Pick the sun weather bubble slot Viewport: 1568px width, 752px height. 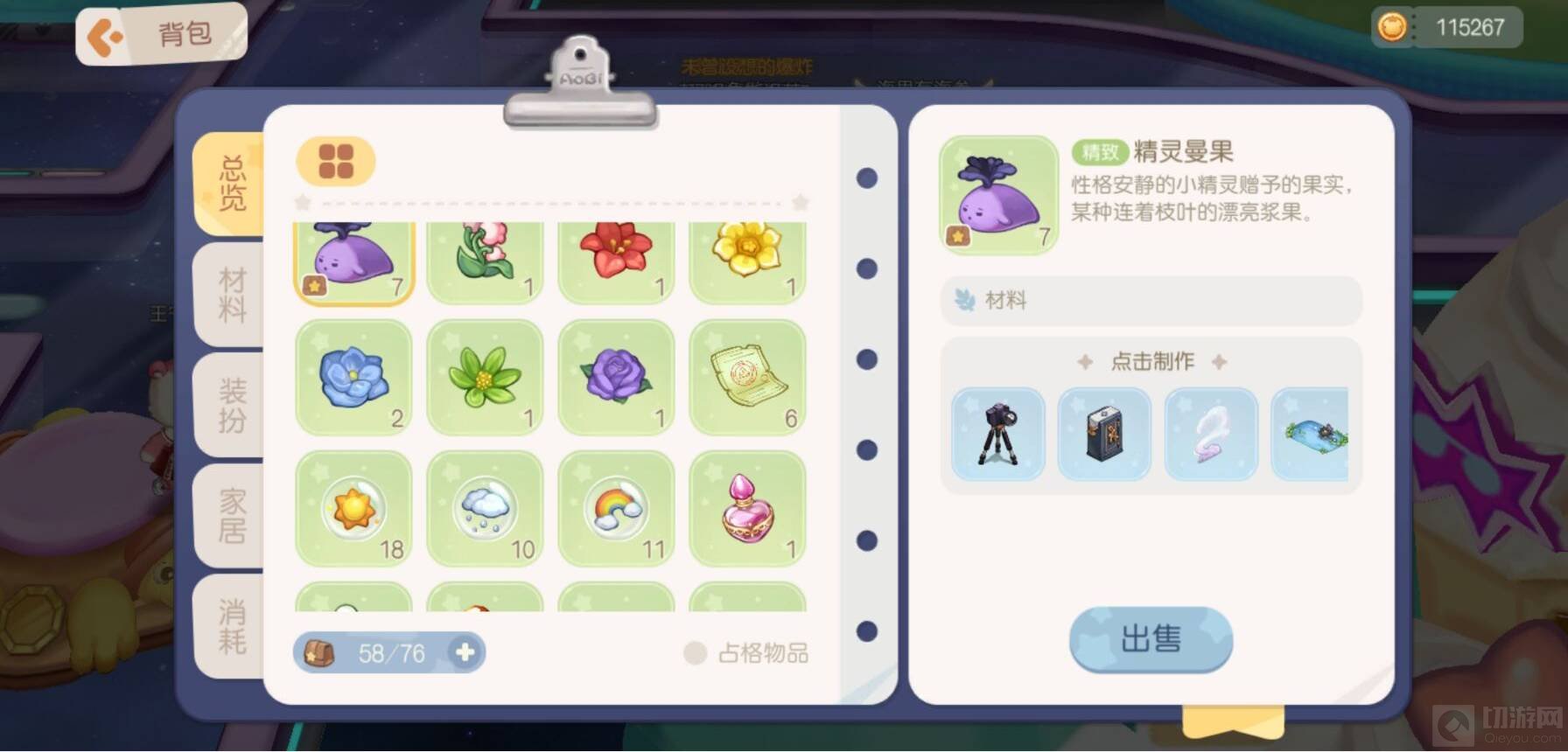coord(353,508)
